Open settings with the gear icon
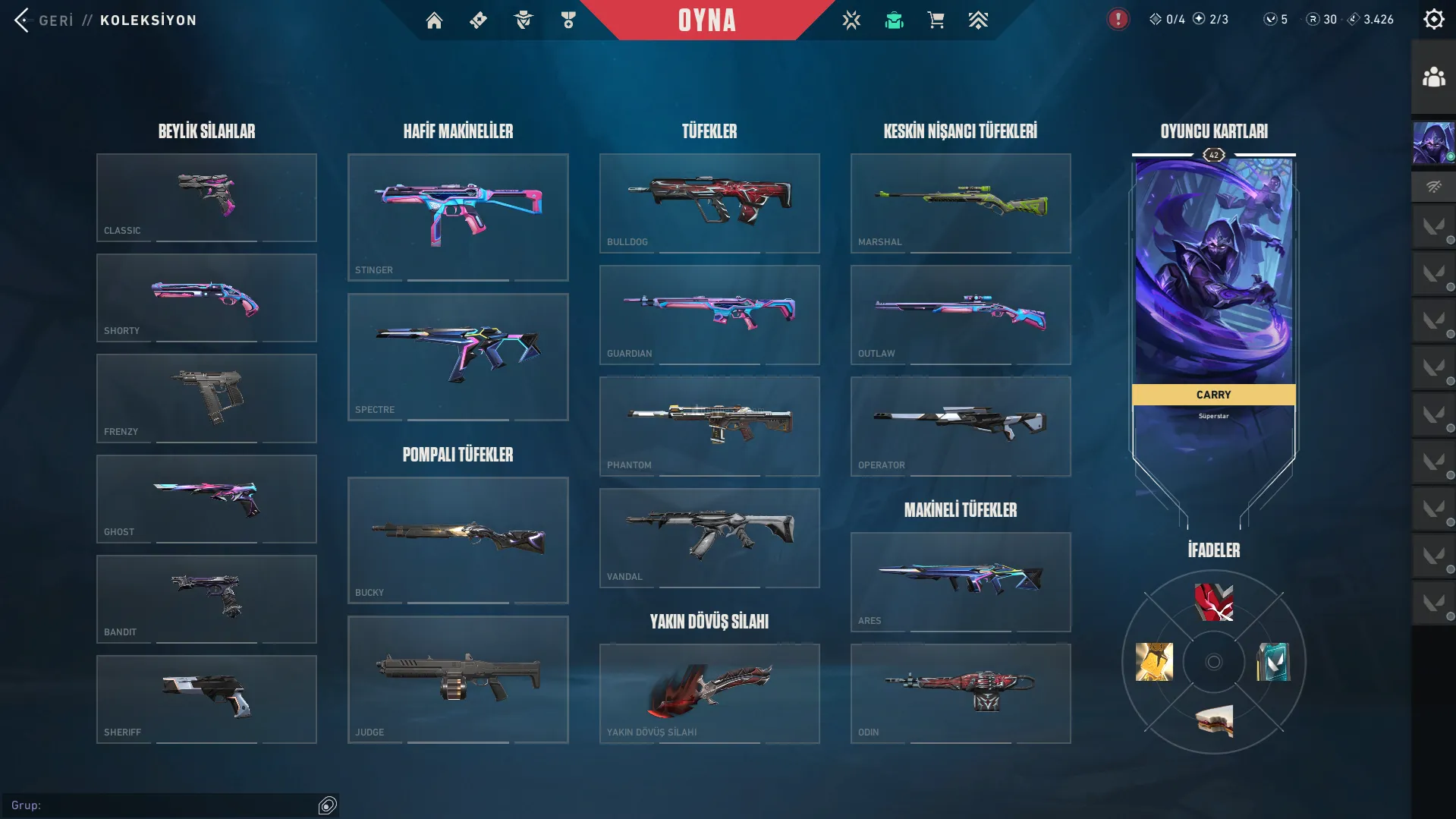Viewport: 1456px width, 819px height. click(1433, 20)
